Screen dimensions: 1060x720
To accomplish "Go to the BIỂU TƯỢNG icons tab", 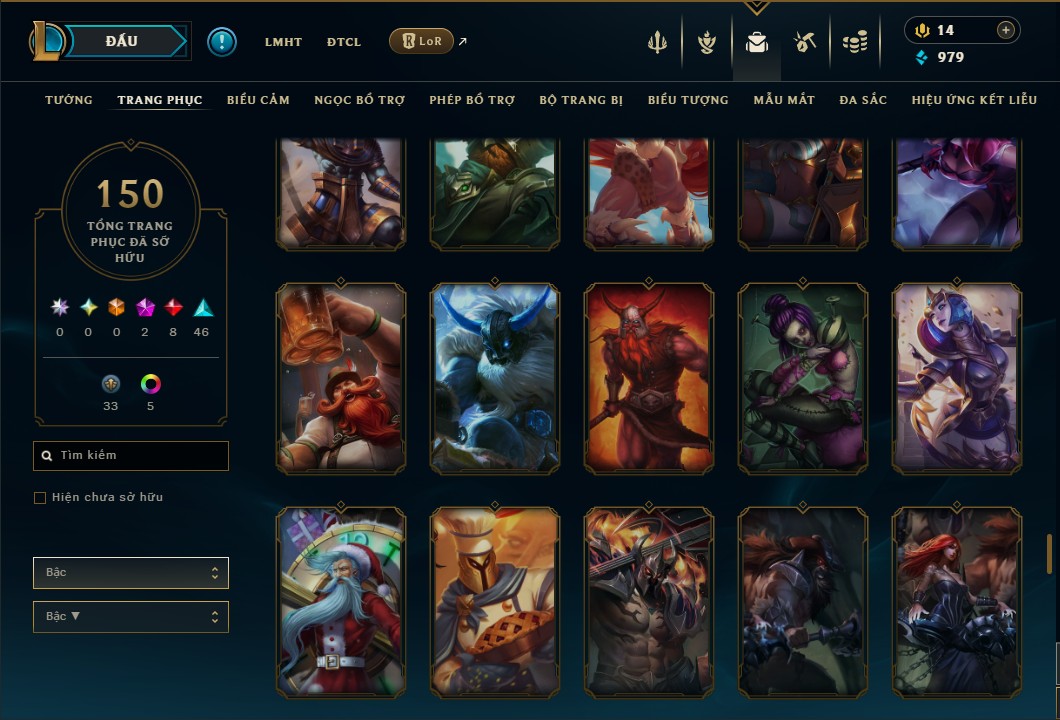I will click(688, 100).
